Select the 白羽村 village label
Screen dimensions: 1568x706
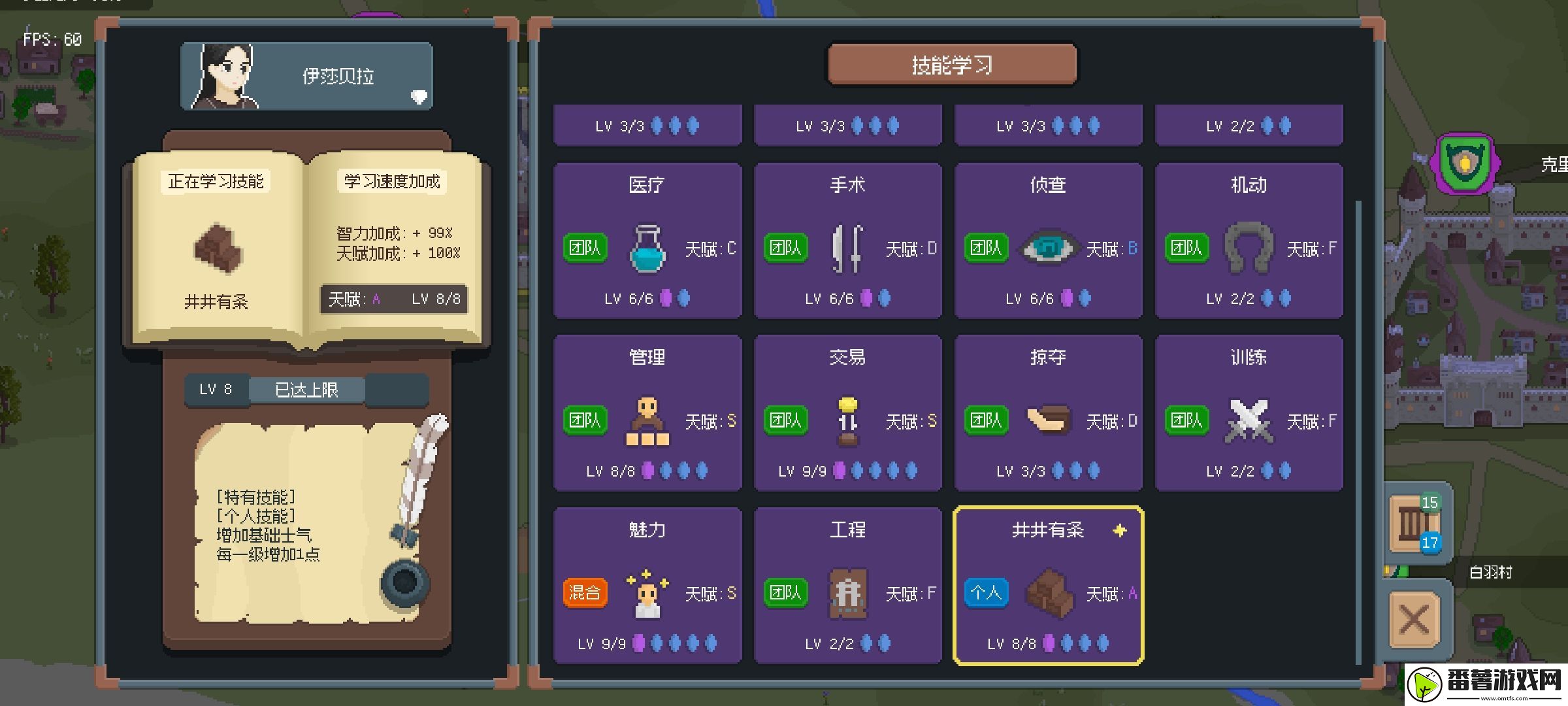pyautogui.click(x=1490, y=573)
